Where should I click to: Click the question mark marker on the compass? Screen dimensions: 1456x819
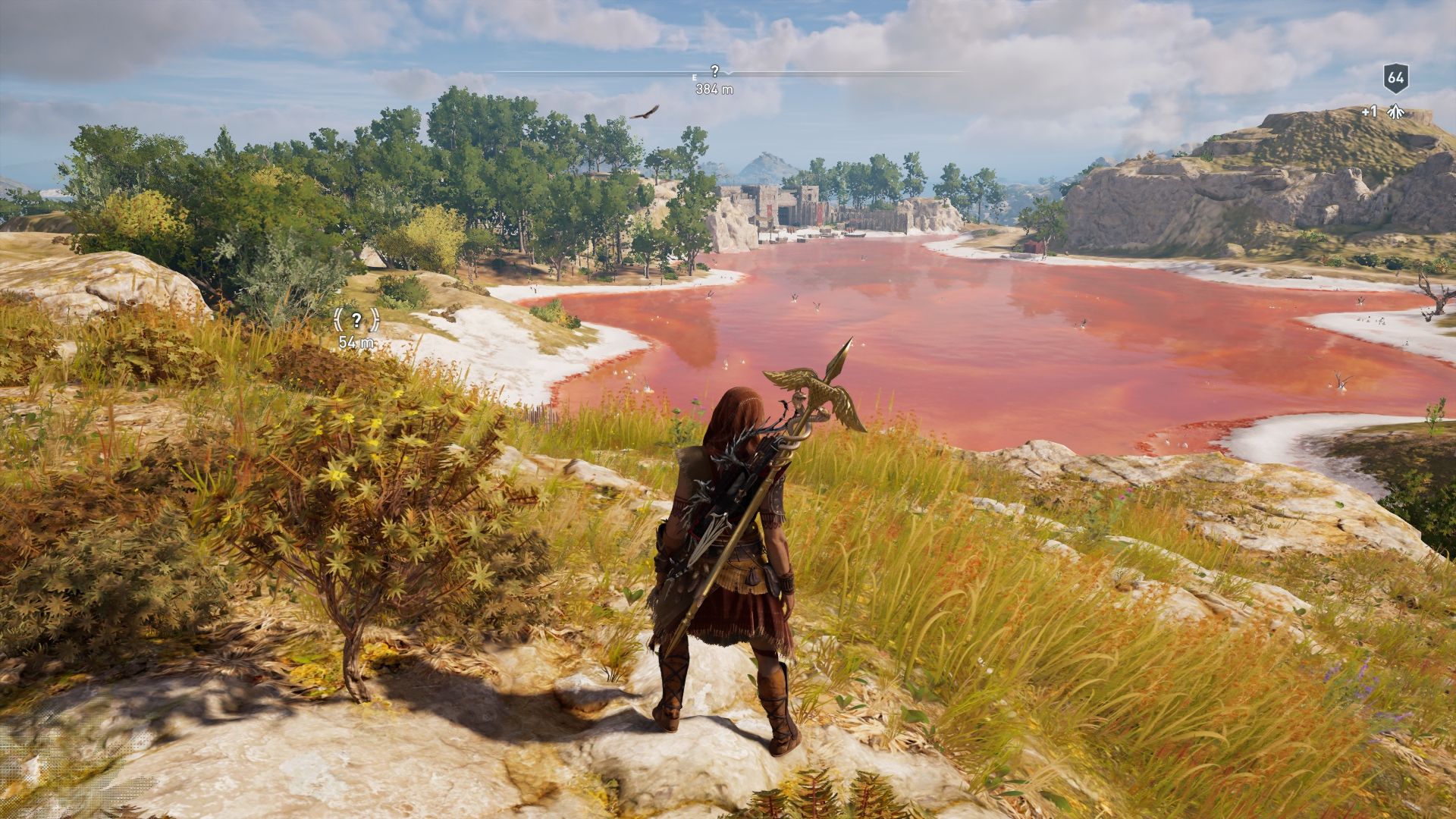[x=714, y=71]
